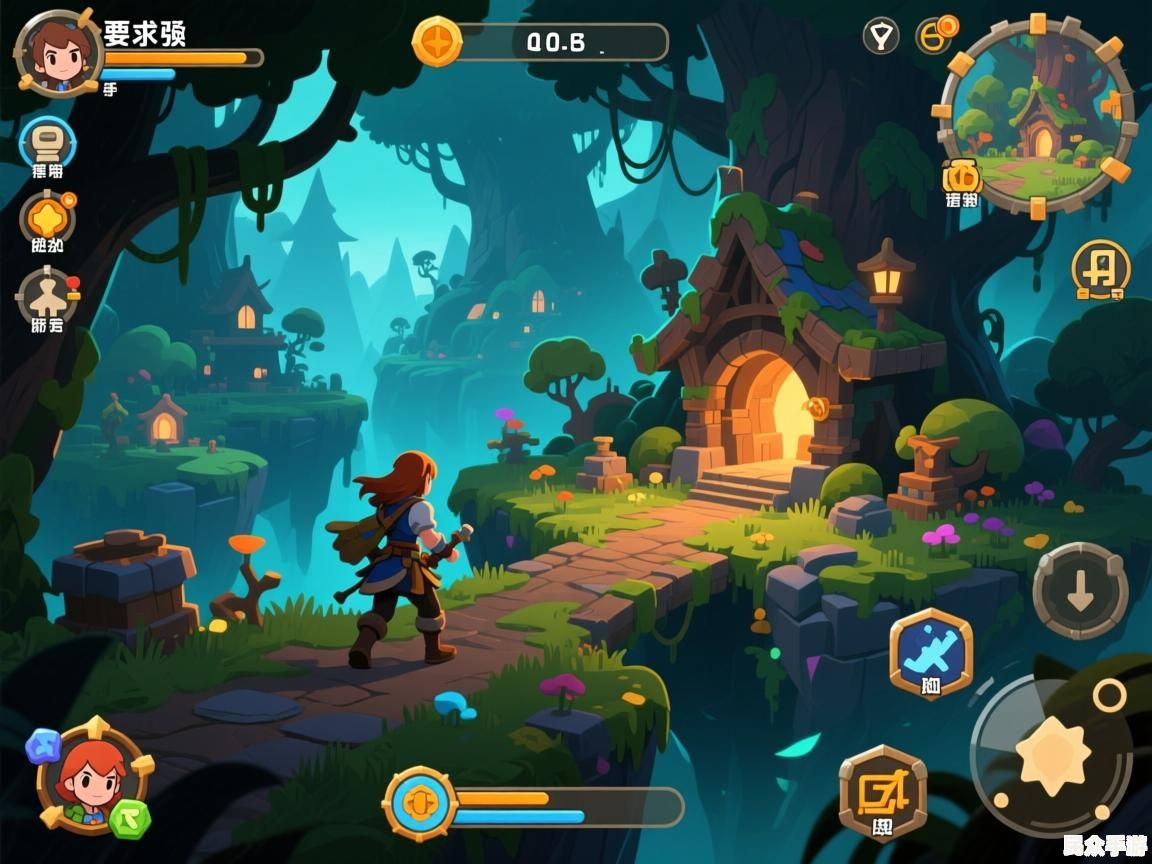Select the figure icon with red notification

pos(47,295)
